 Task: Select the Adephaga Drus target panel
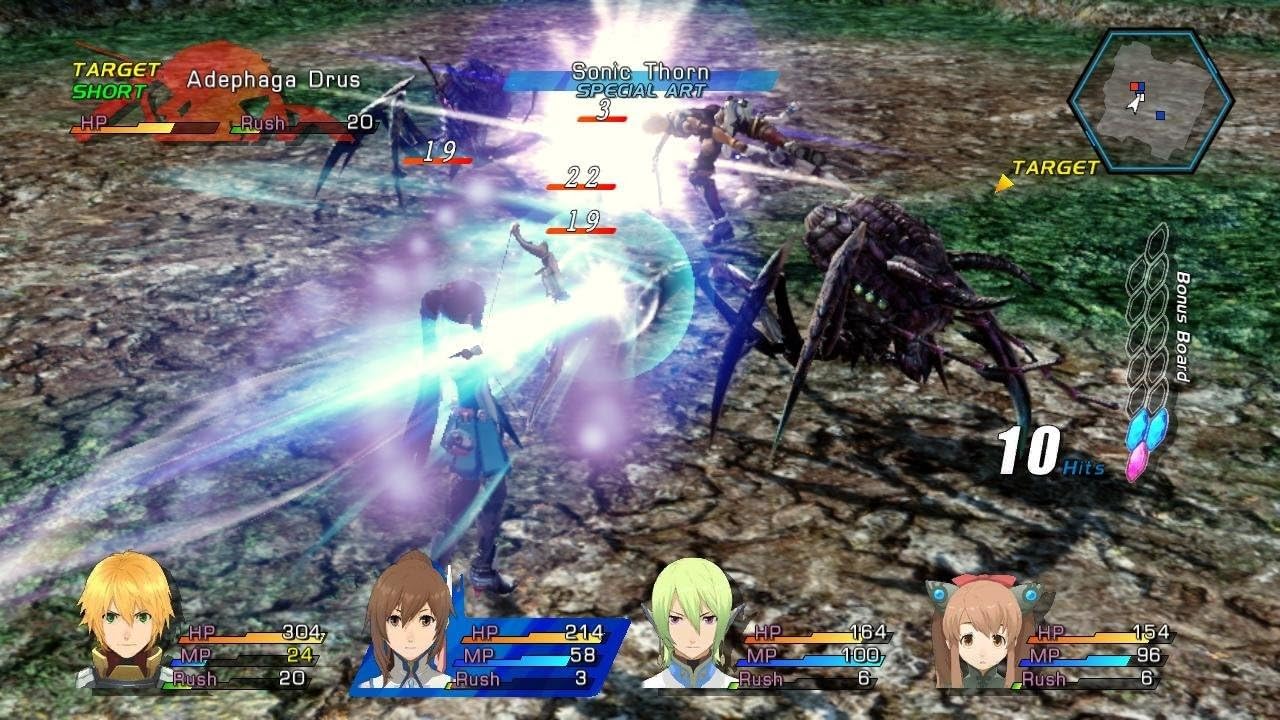(x=222, y=102)
